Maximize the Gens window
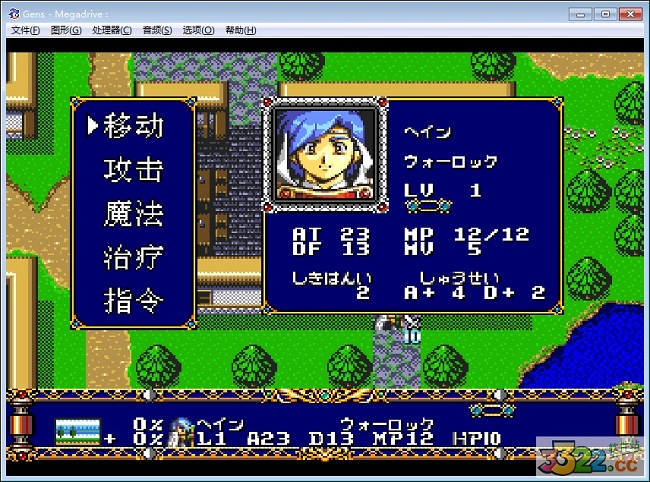 (x=604, y=13)
